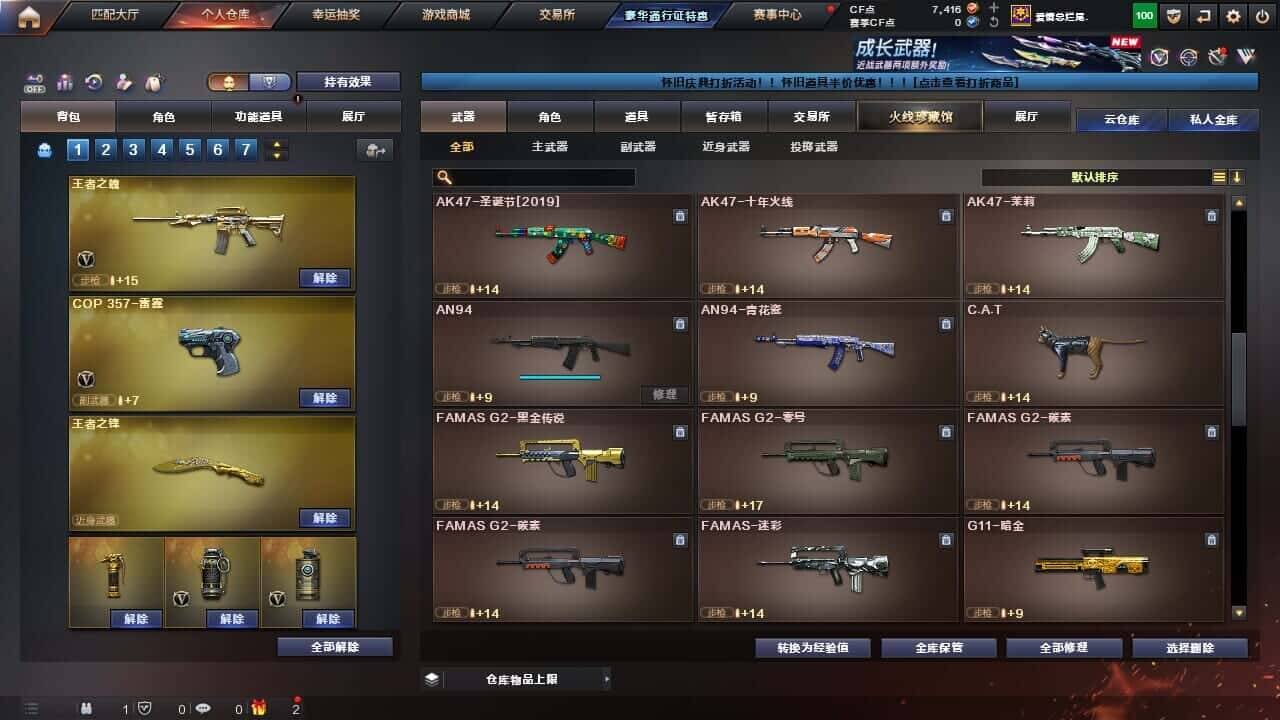
Task: Click the gear settings icon top right
Action: point(1233,15)
